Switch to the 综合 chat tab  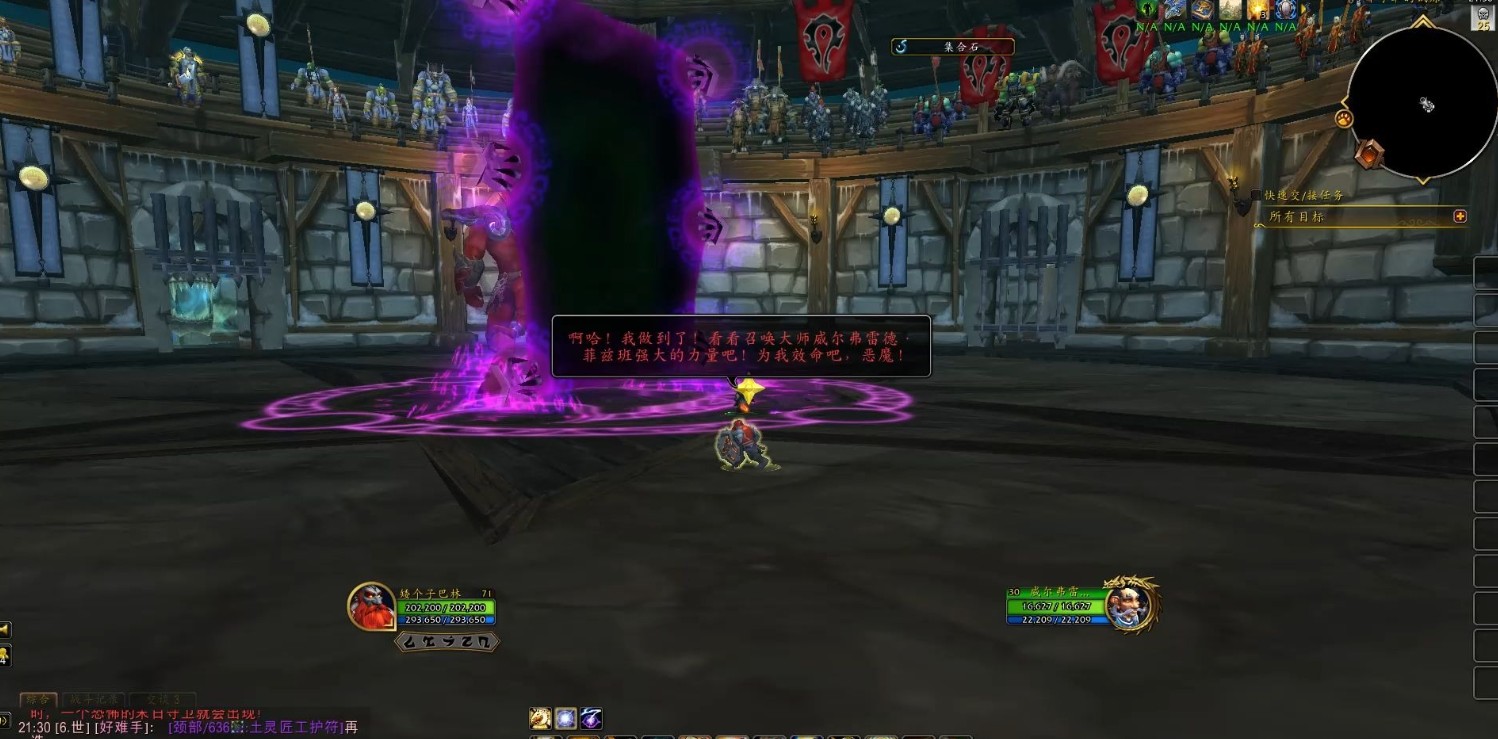(x=38, y=700)
